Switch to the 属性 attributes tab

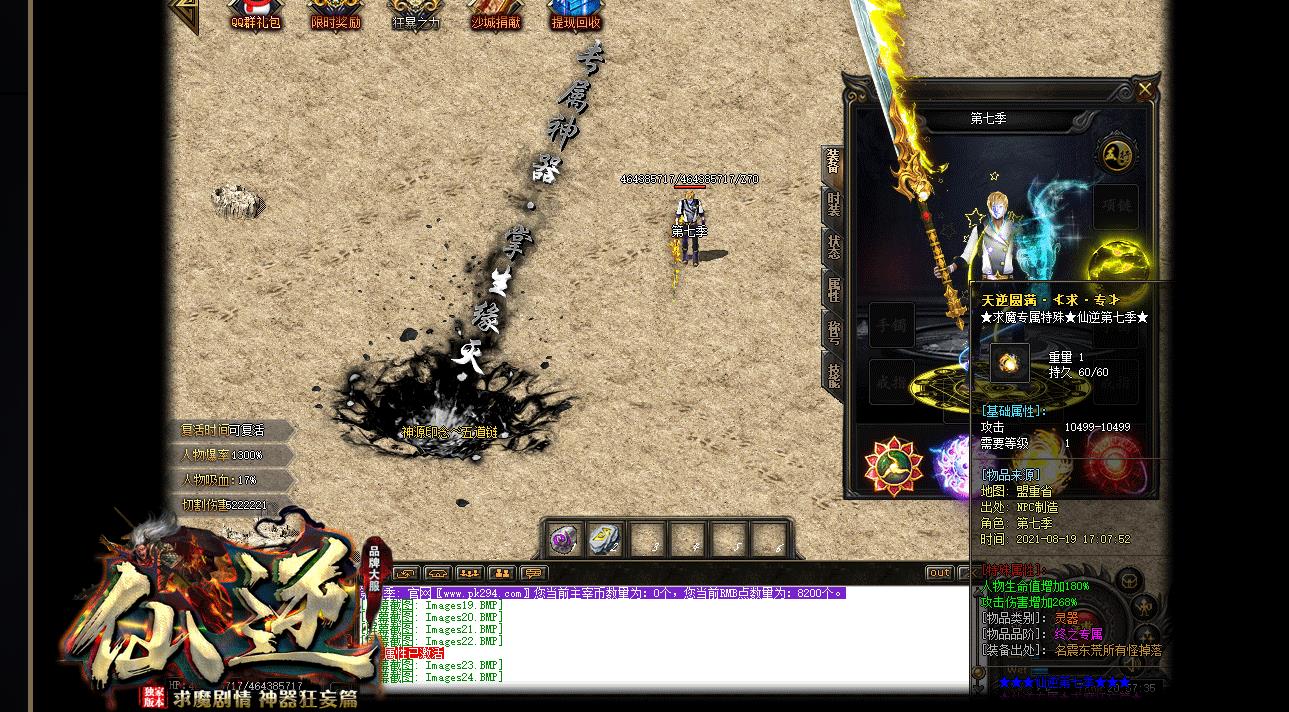[x=833, y=290]
